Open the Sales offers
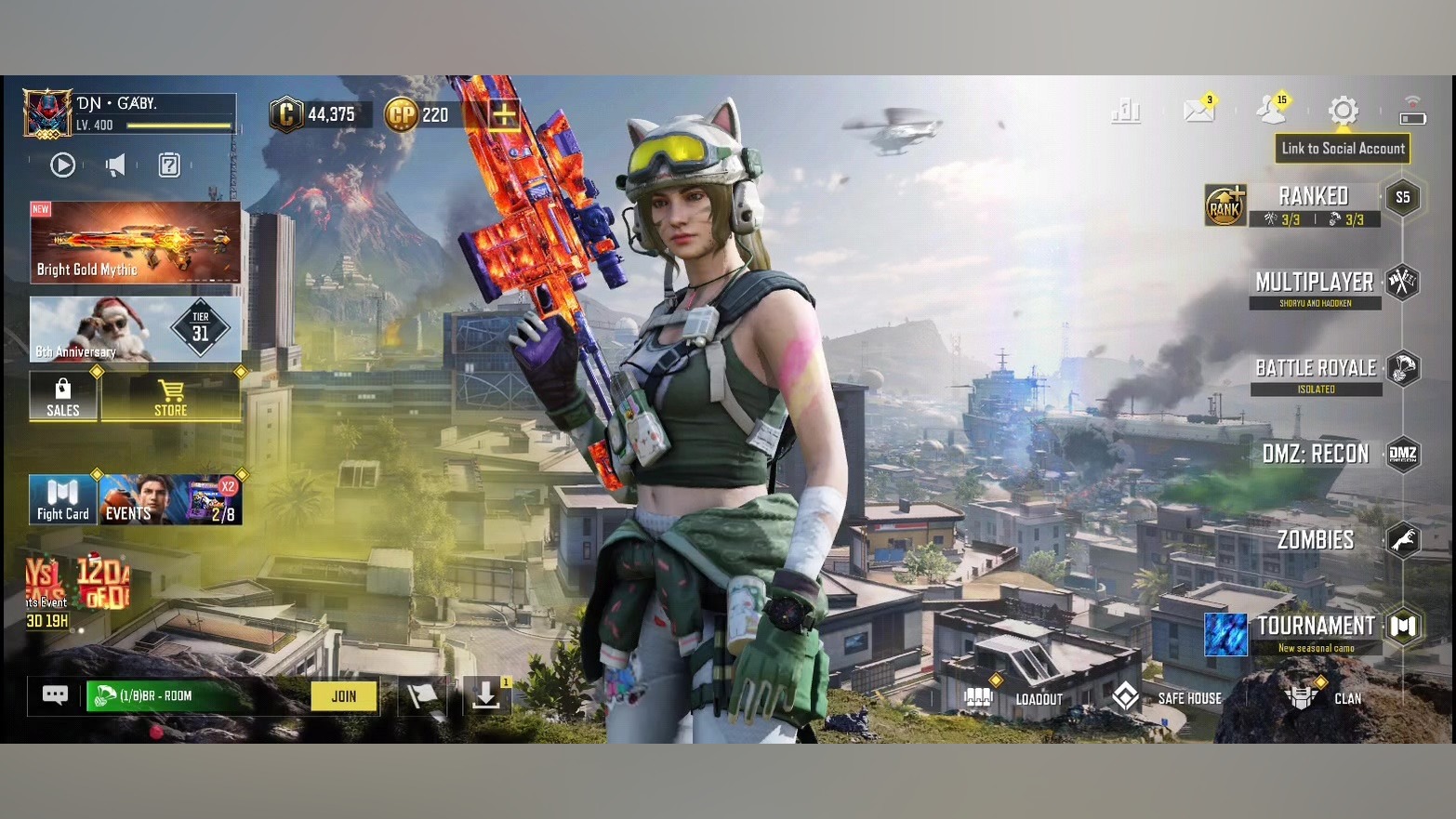Screen dimensions: 1456x819 63,397
